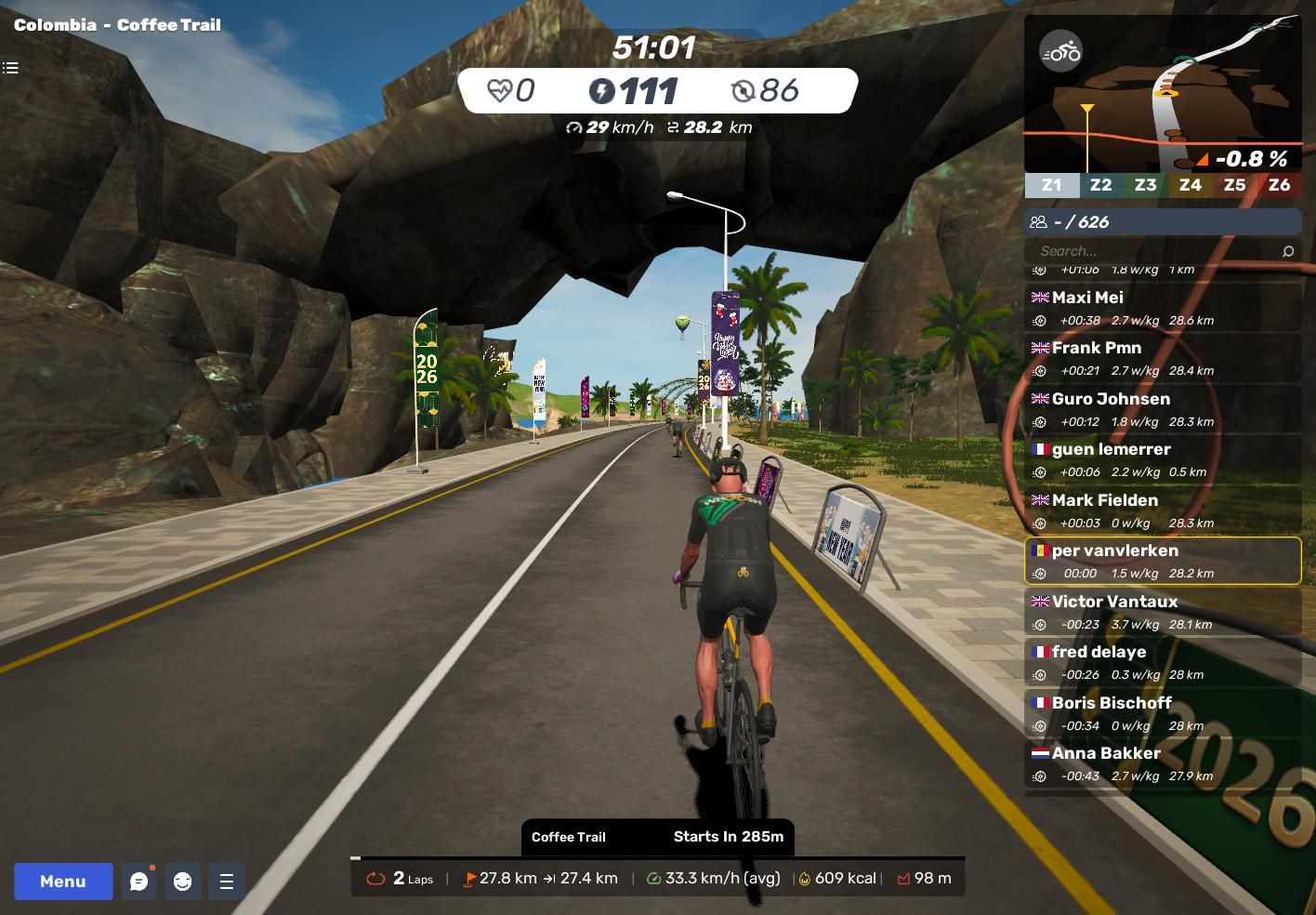Toggle the list icon under the route title

tap(11, 68)
